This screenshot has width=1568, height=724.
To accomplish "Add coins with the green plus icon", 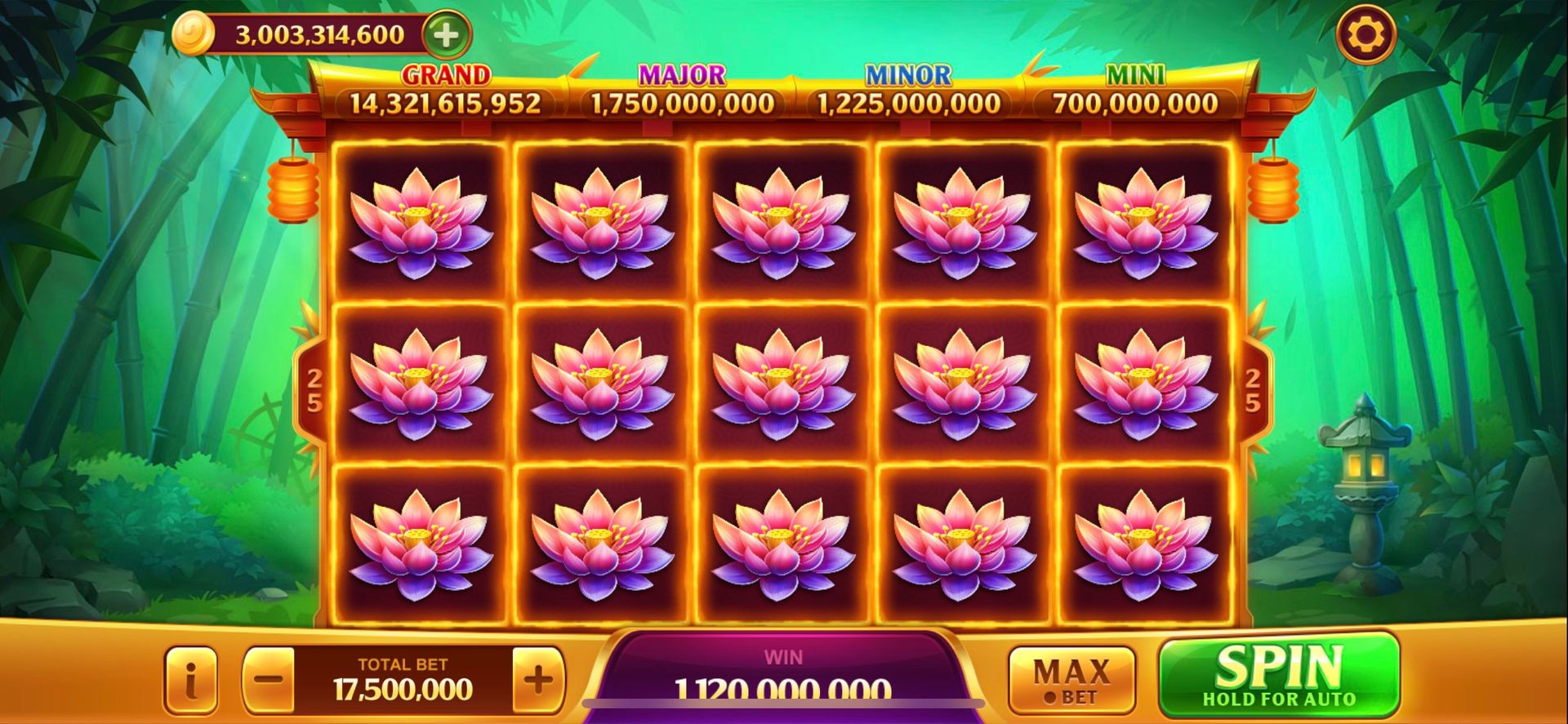I will [x=446, y=35].
